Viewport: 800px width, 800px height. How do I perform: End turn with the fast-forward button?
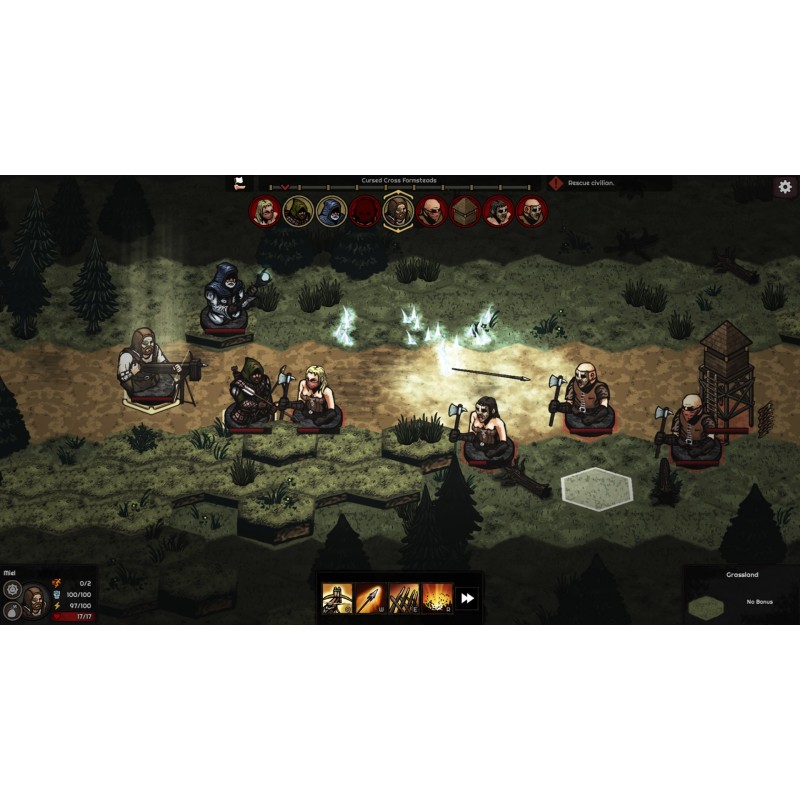coord(468,598)
